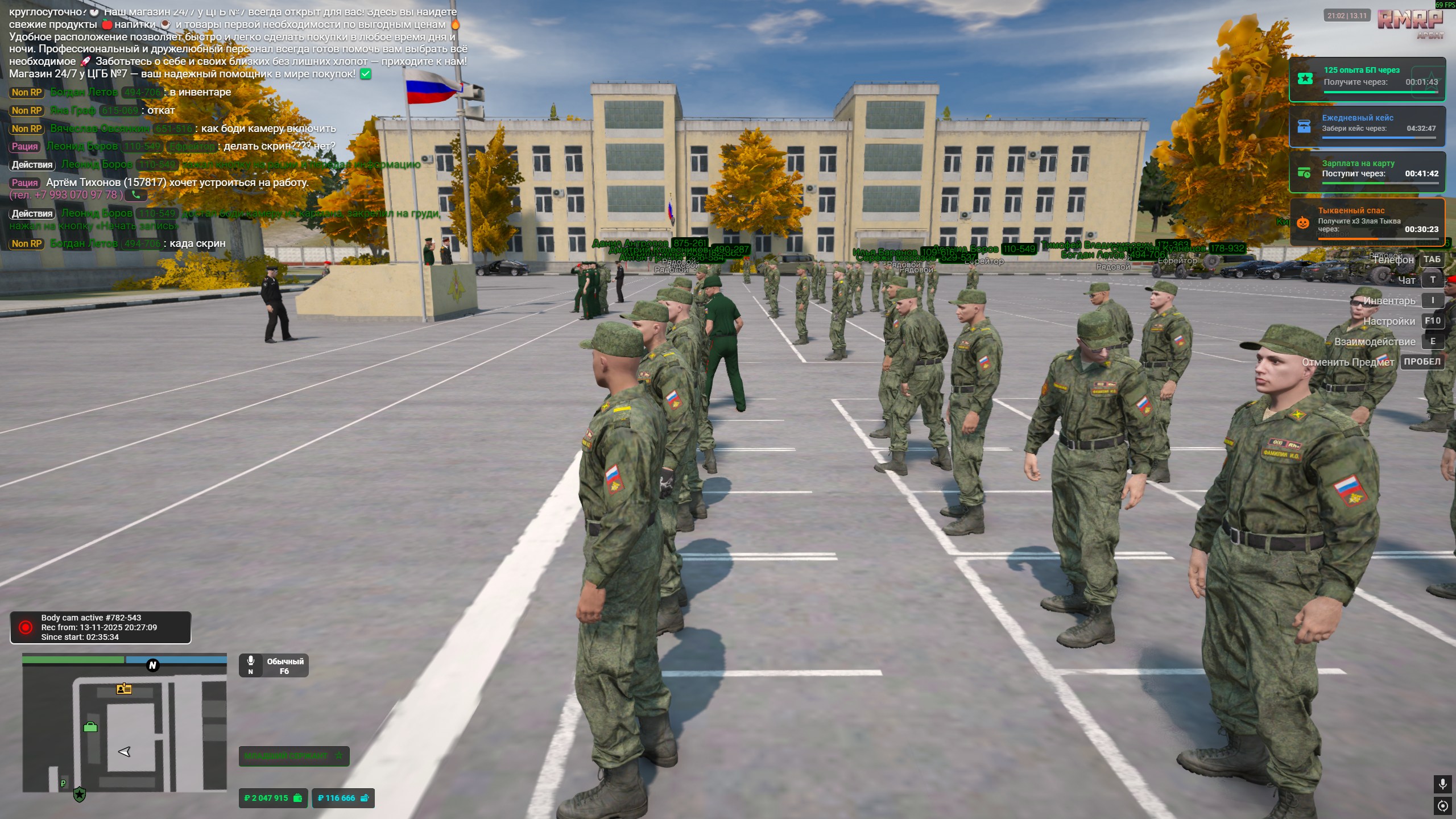Image resolution: width=1456 pixels, height=819 pixels.
Task: Select the Зарплата на карту salary panel
Action: pos(1367,172)
